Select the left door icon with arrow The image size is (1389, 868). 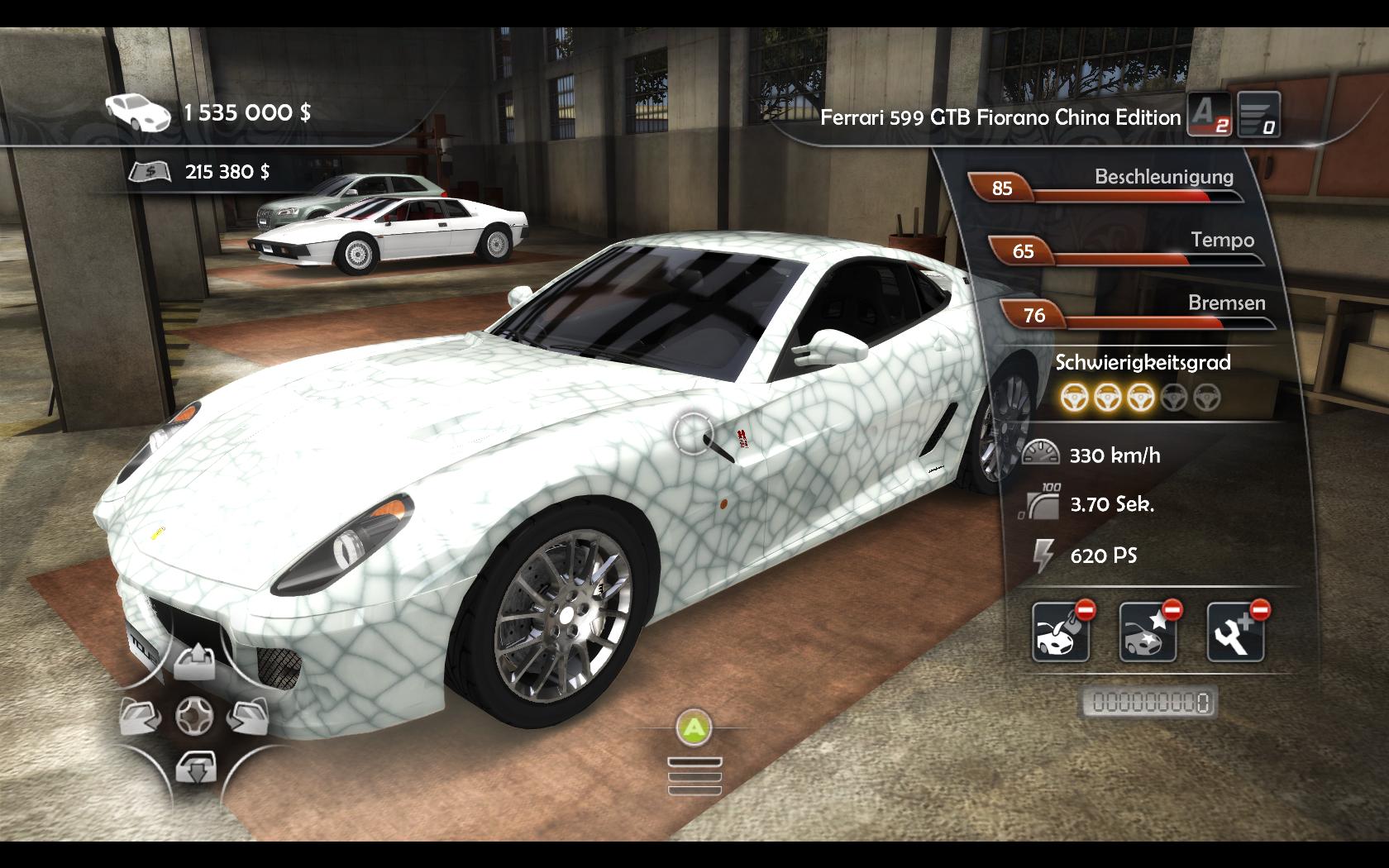point(141,716)
